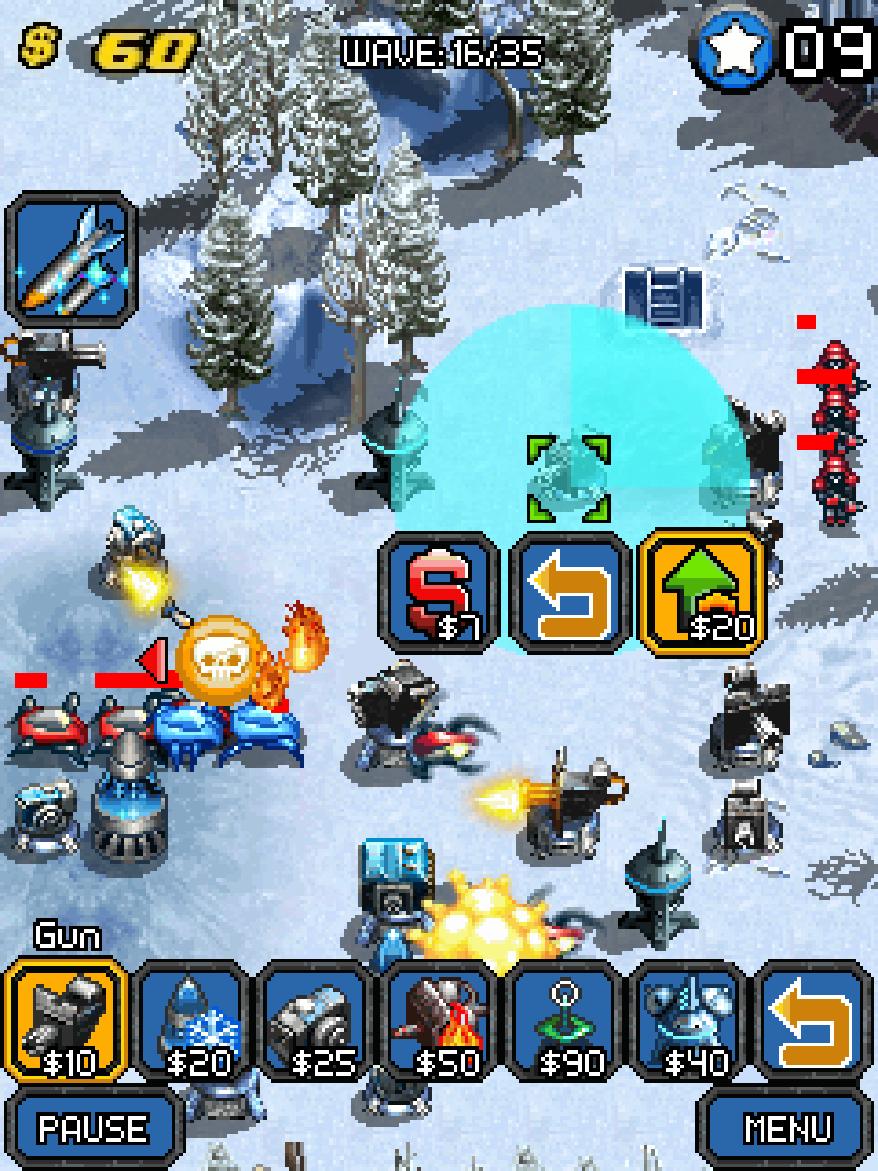Open the Menu

click(x=787, y=1128)
